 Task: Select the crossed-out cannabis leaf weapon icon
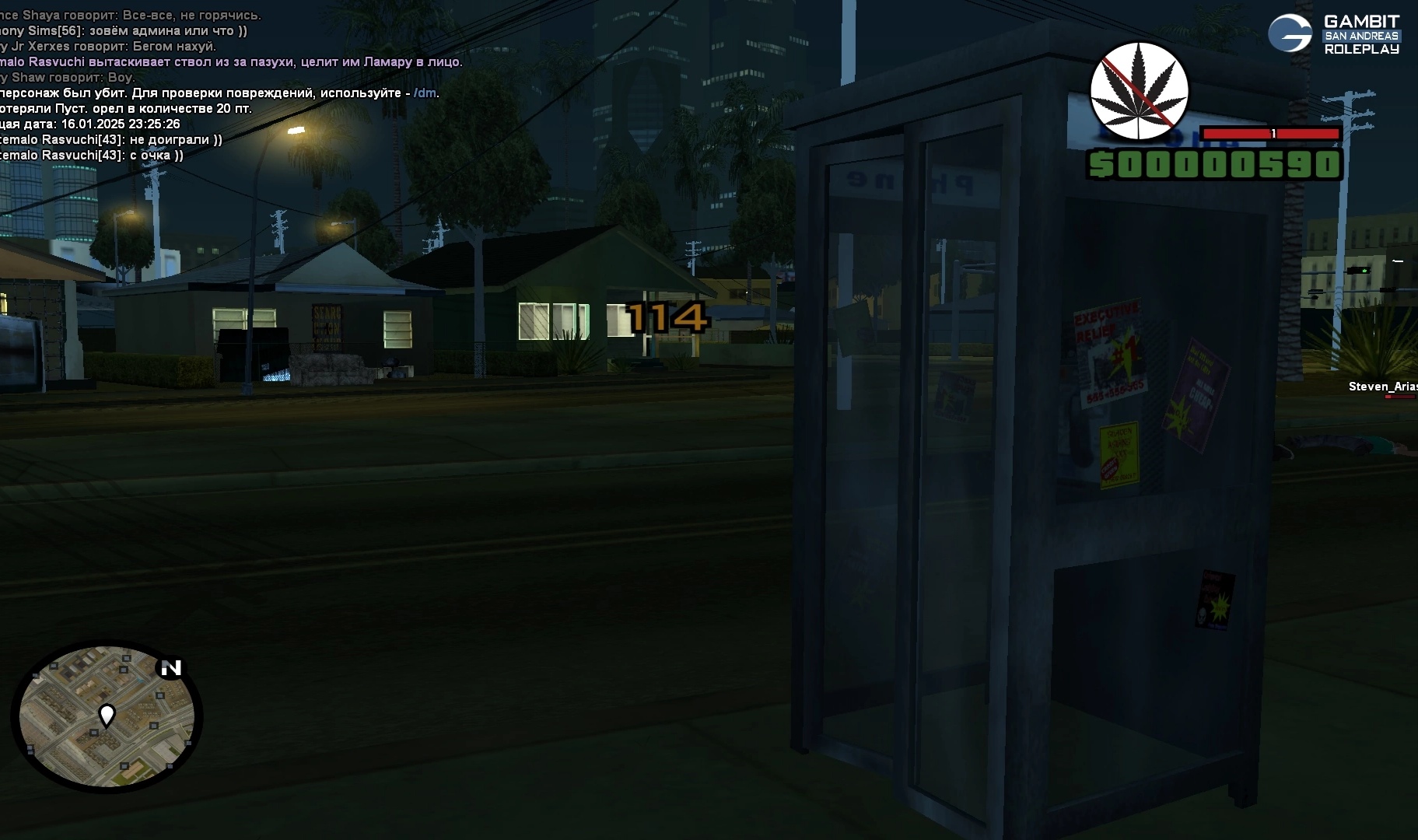(1140, 92)
